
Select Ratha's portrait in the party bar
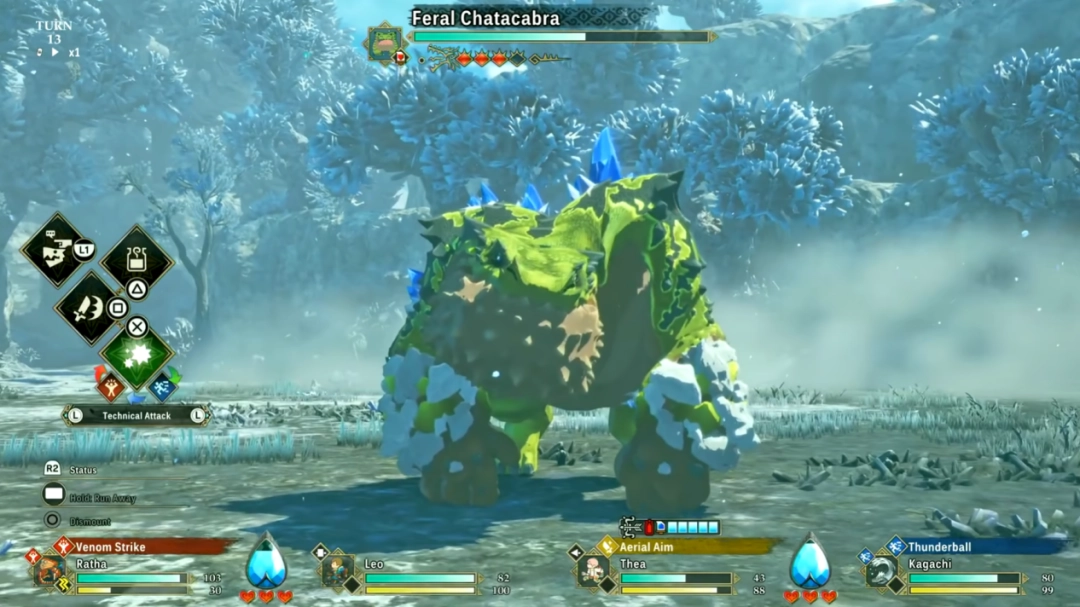tap(48, 572)
